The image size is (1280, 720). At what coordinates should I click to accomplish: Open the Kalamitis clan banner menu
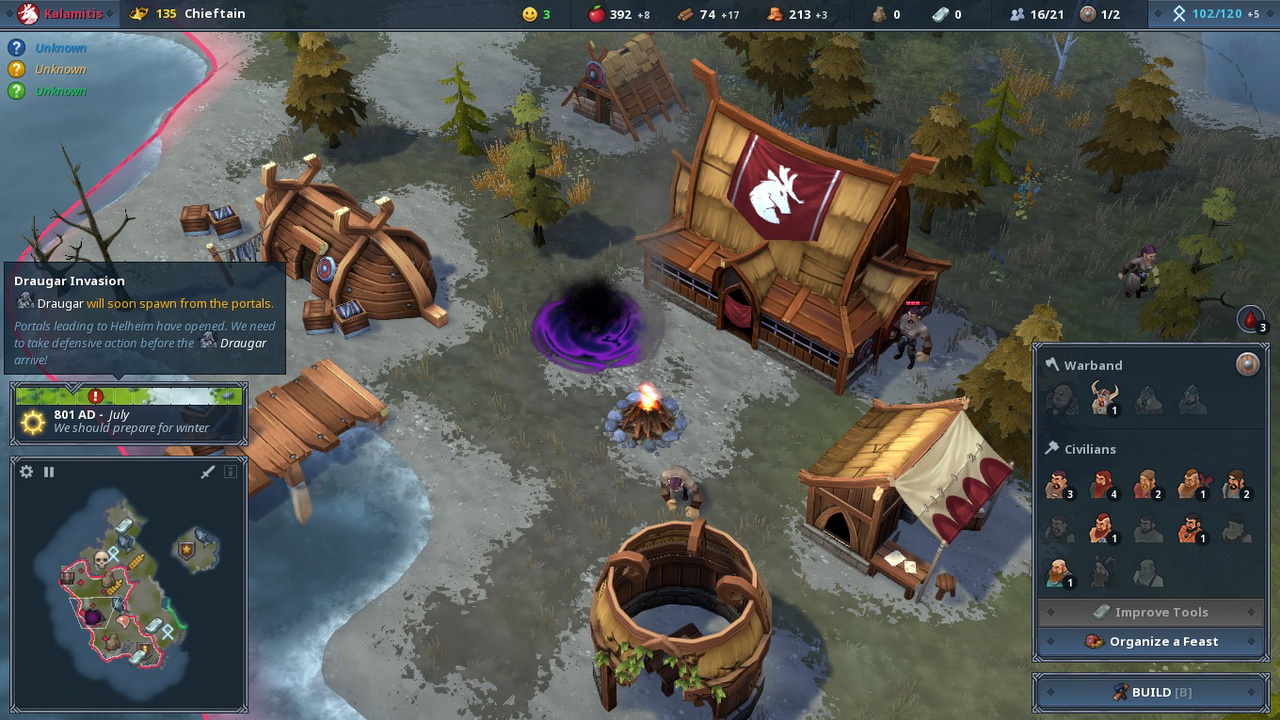[60, 14]
